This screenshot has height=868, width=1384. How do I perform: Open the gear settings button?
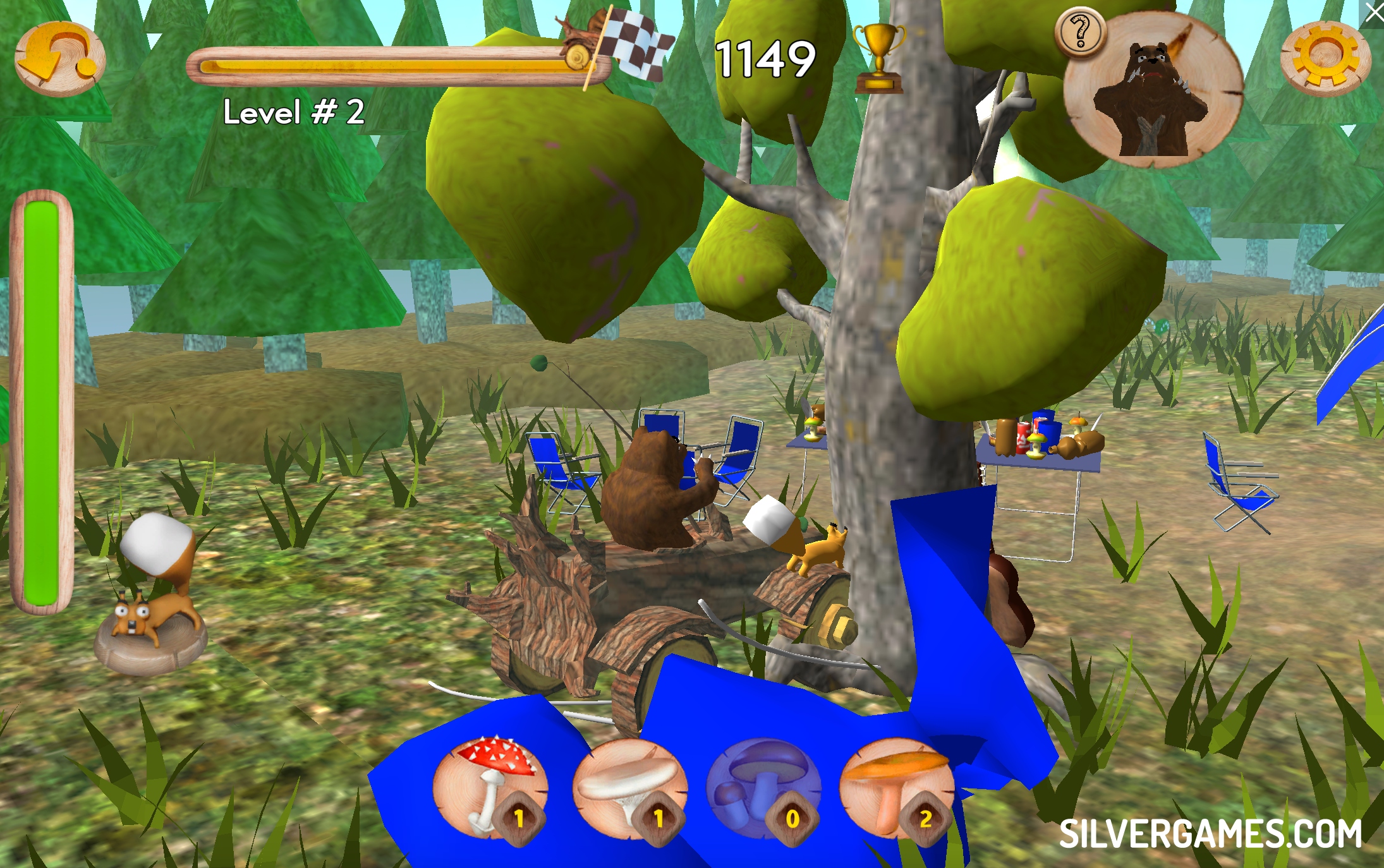click(x=1325, y=57)
